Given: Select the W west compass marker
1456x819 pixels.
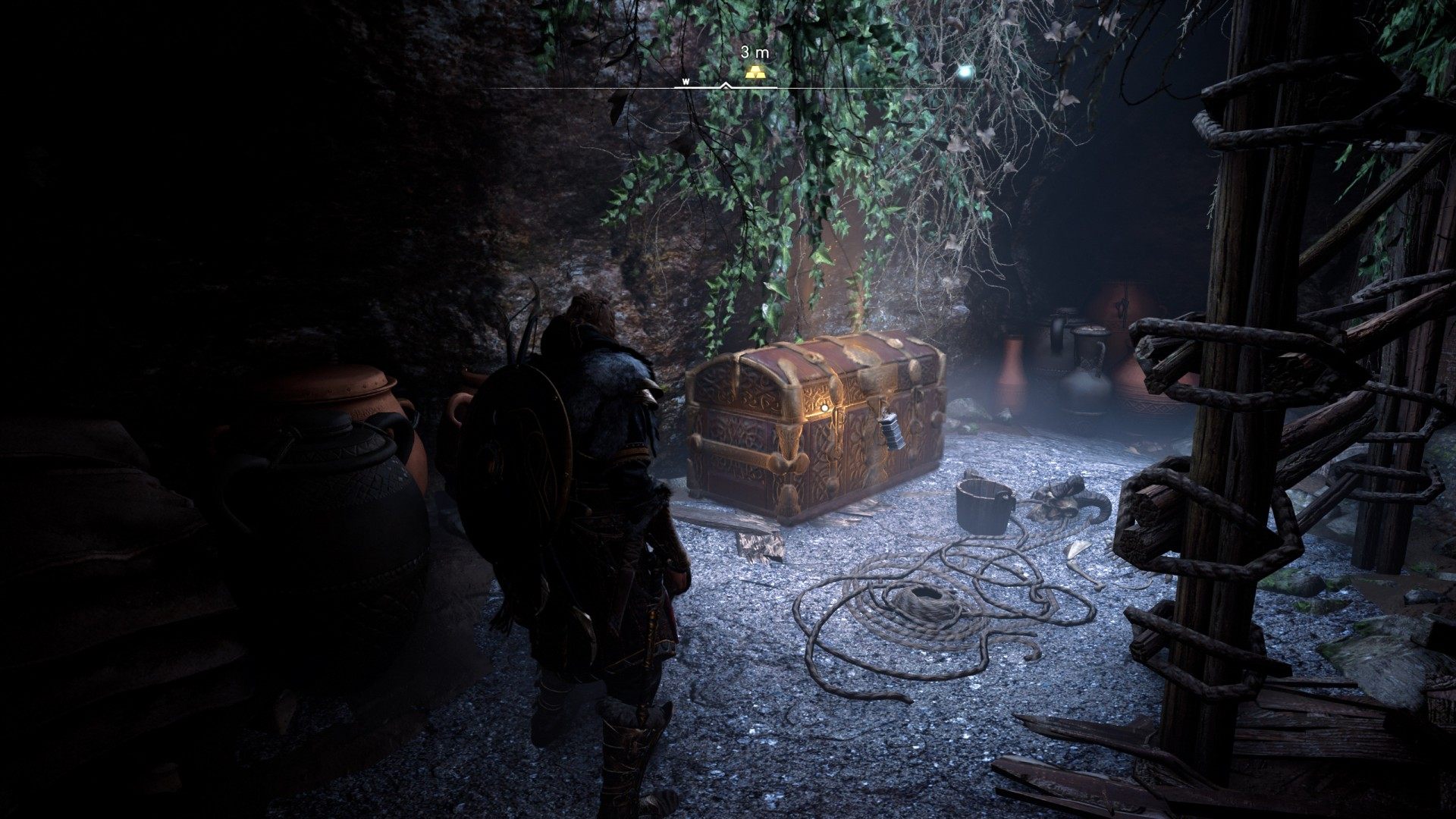Looking at the screenshot, I should [686, 81].
